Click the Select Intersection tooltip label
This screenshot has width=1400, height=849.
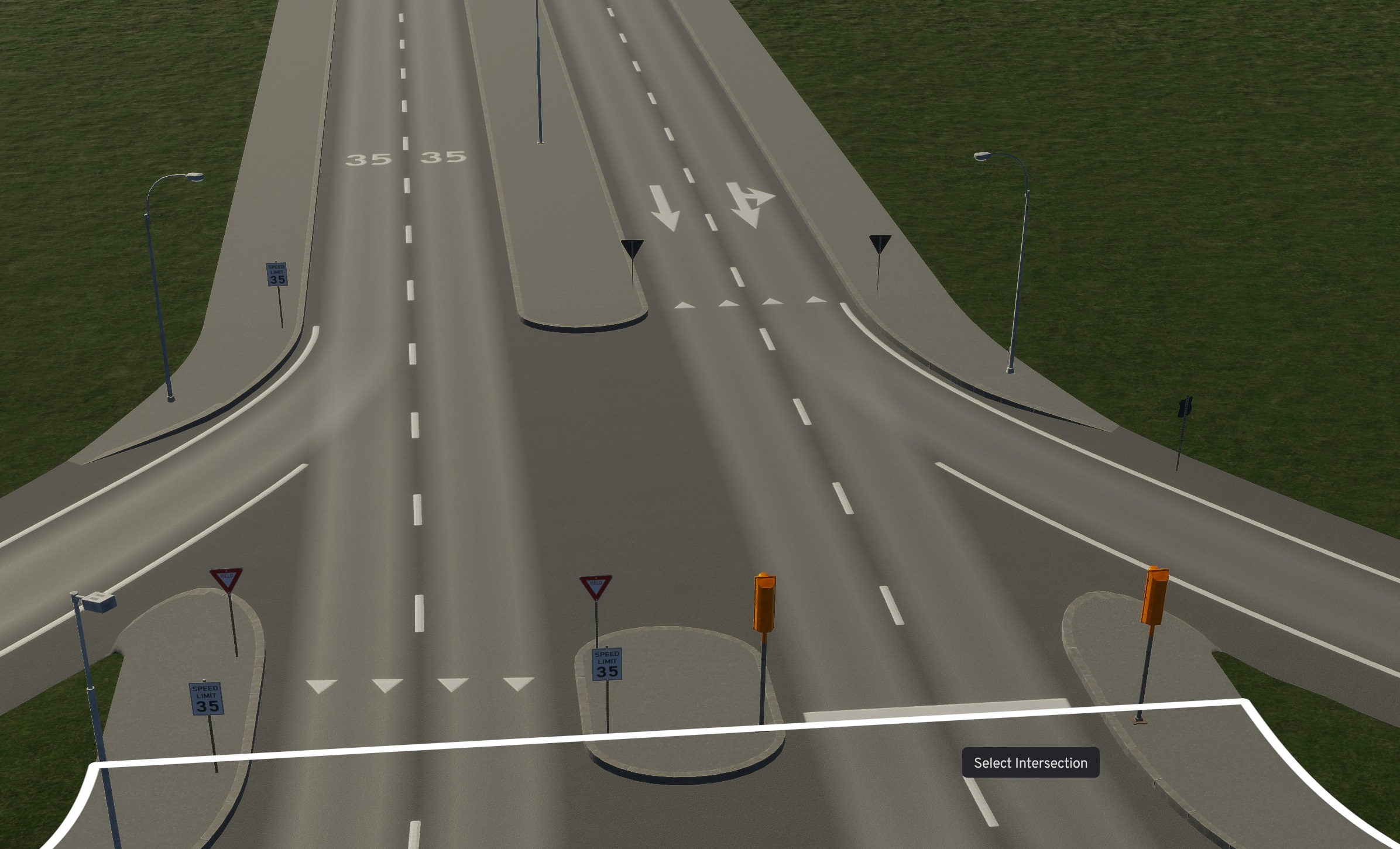pos(1031,762)
